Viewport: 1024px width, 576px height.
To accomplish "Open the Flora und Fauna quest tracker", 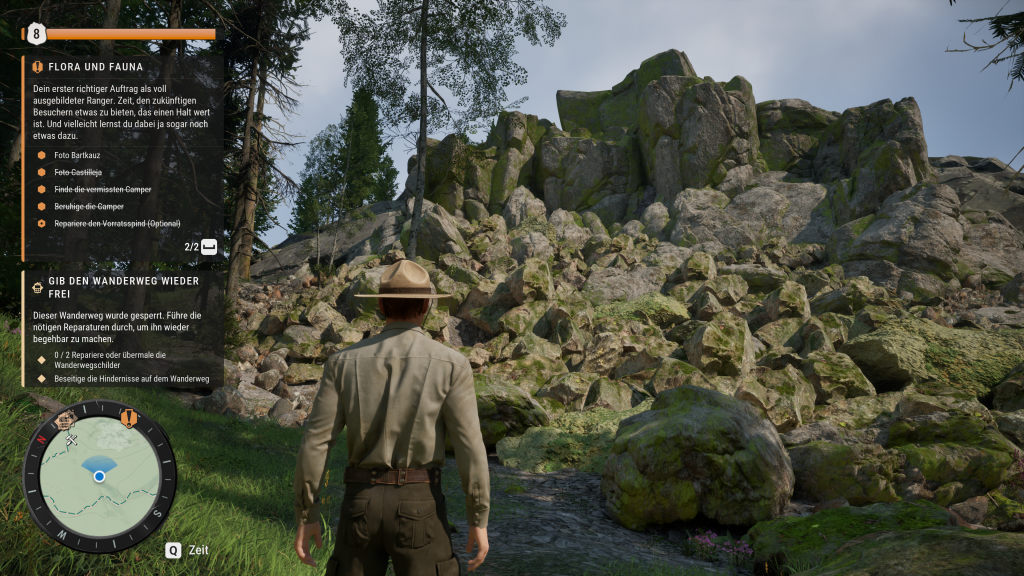I will click(x=95, y=67).
